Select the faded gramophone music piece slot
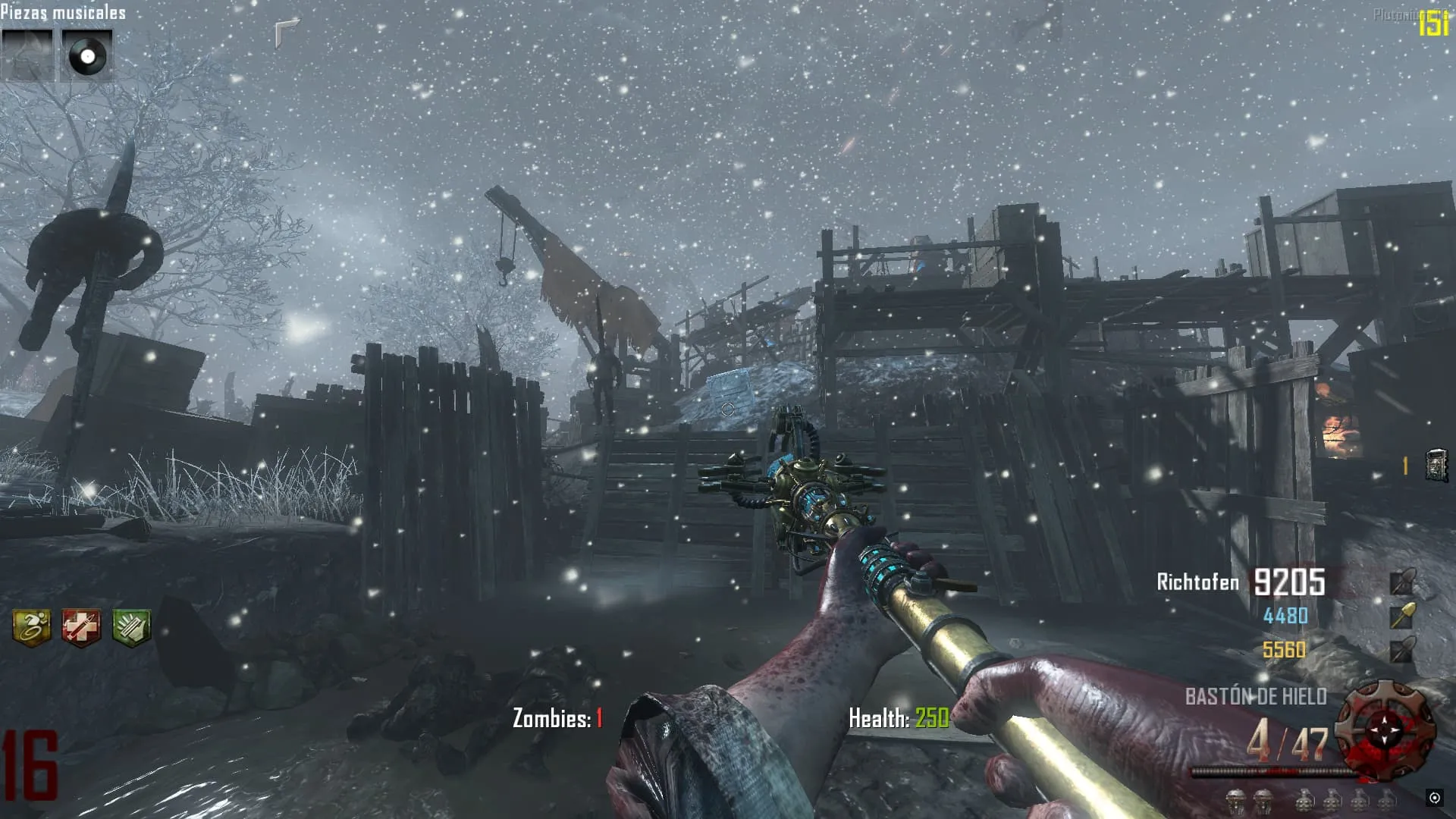1456x819 pixels. click(x=27, y=55)
